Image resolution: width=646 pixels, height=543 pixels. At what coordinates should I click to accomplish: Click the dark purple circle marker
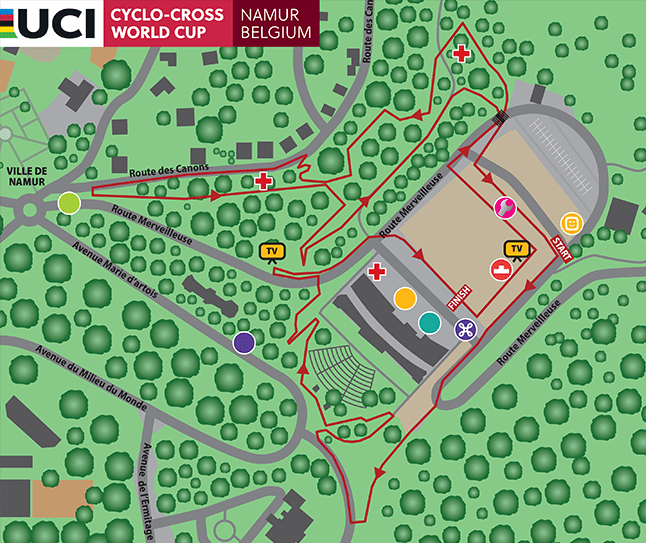pyautogui.click(x=243, y=342)
